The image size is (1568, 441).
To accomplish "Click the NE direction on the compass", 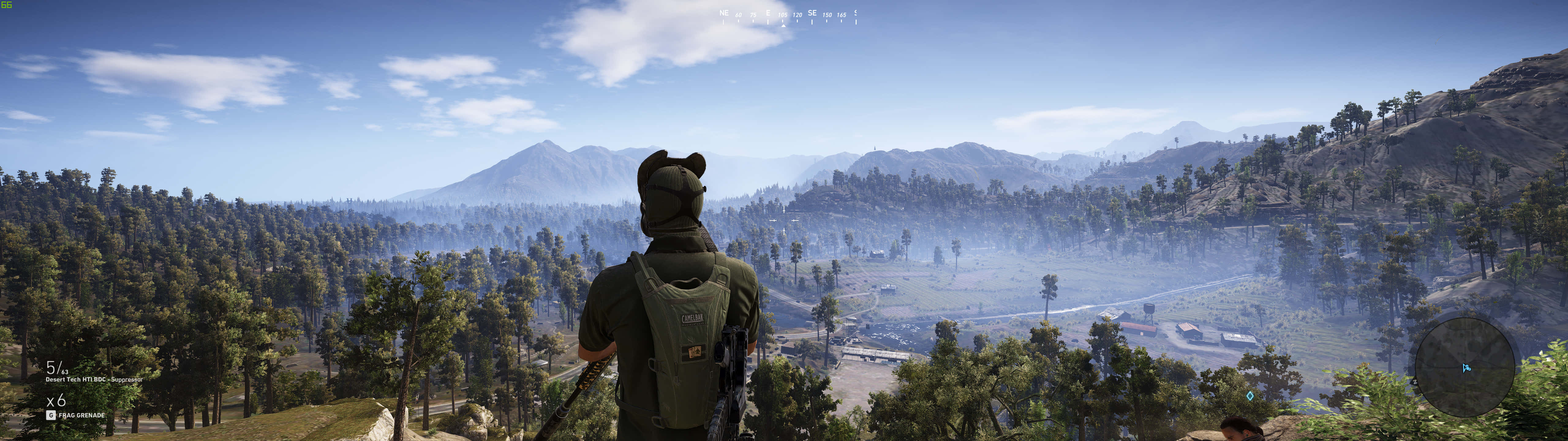I will [724, 13].
